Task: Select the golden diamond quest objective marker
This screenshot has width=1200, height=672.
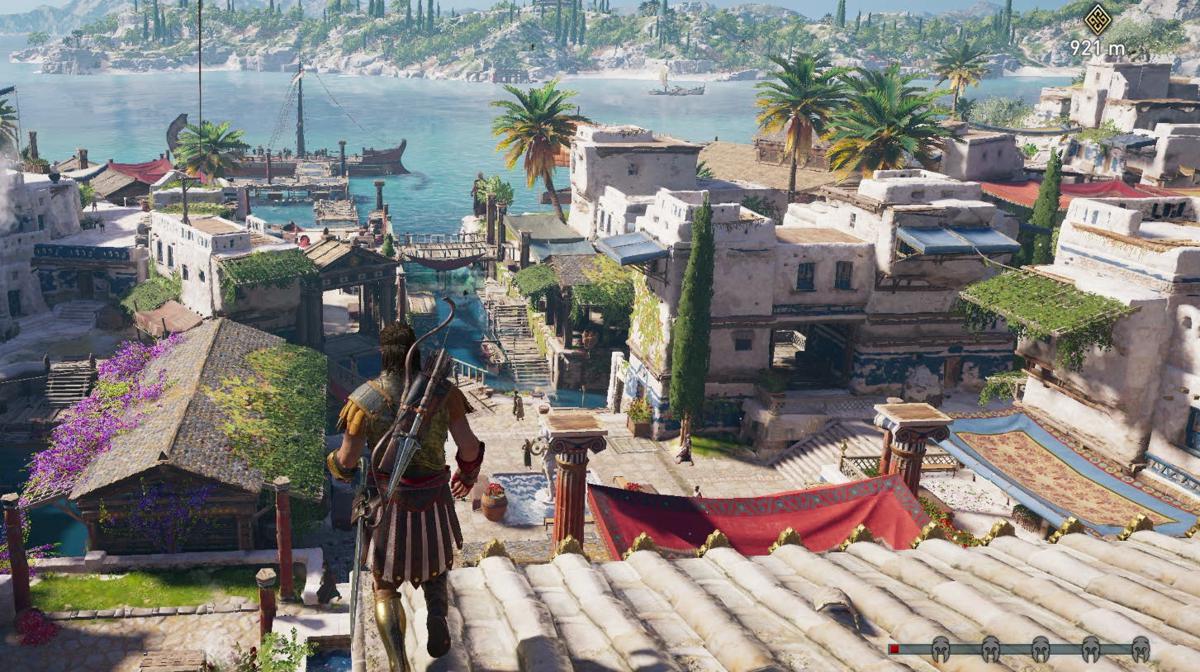Action: [x=1097, y=19]
